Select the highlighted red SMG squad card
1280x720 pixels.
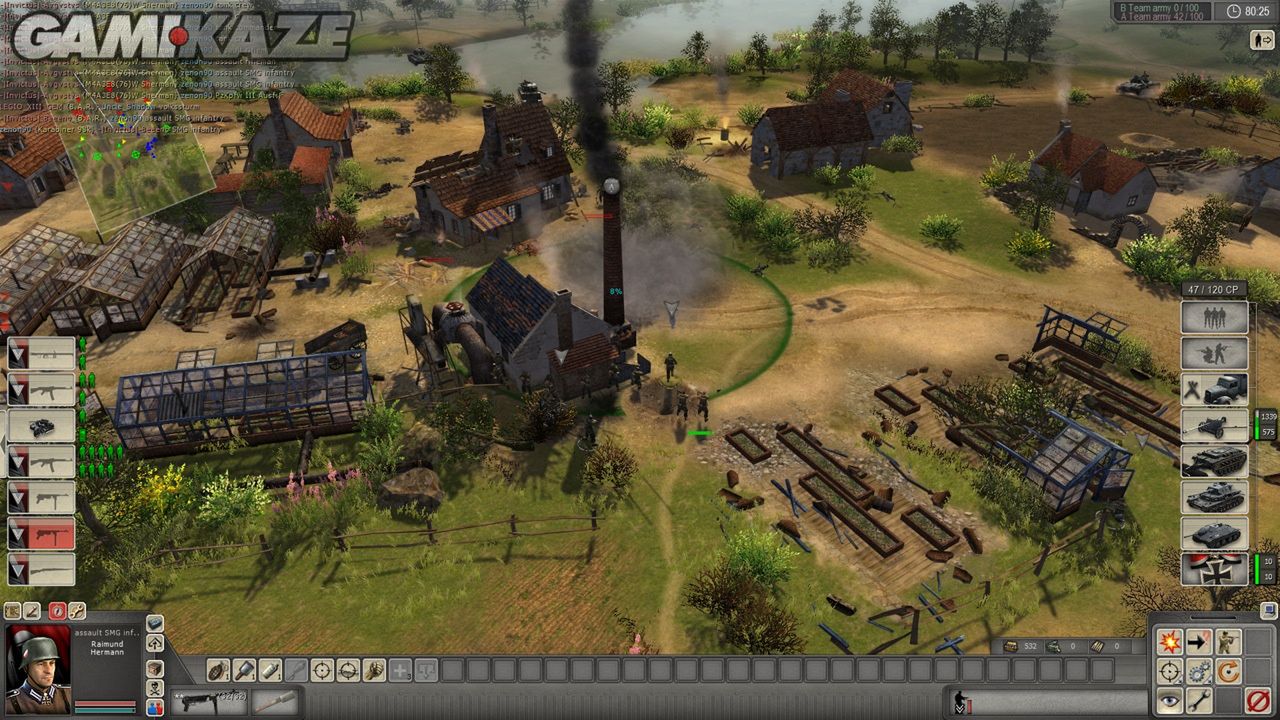pyautogui.click(x=41, y=533)
